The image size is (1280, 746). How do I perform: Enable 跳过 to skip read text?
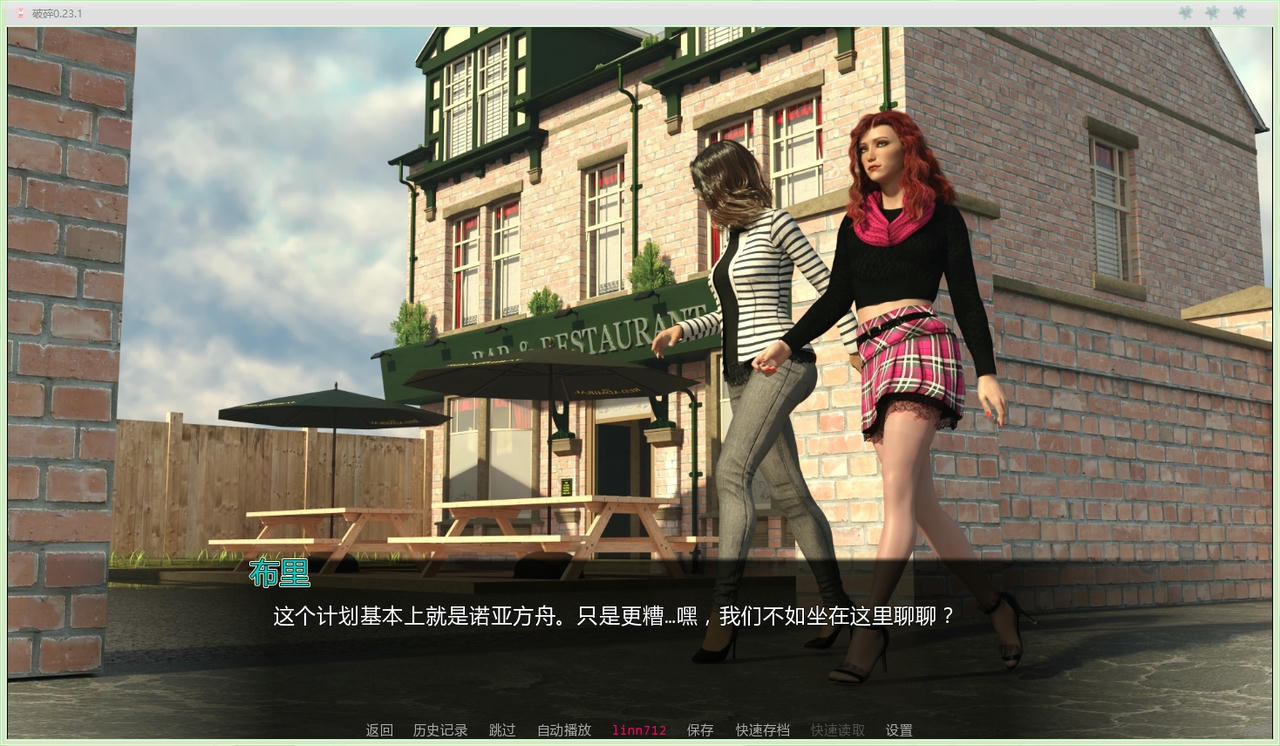(x=501, y=730)
